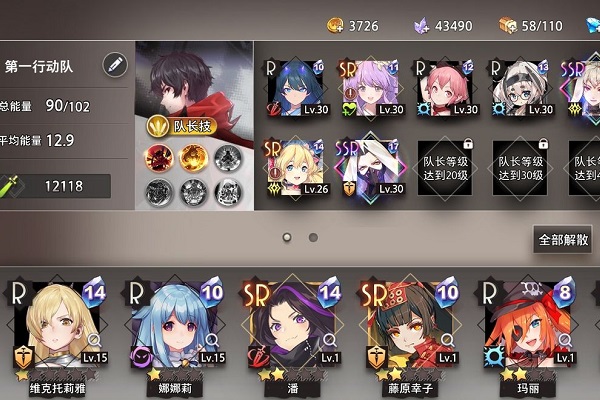
Task: Open the gold coin currency counter
Action: [353, 24]
